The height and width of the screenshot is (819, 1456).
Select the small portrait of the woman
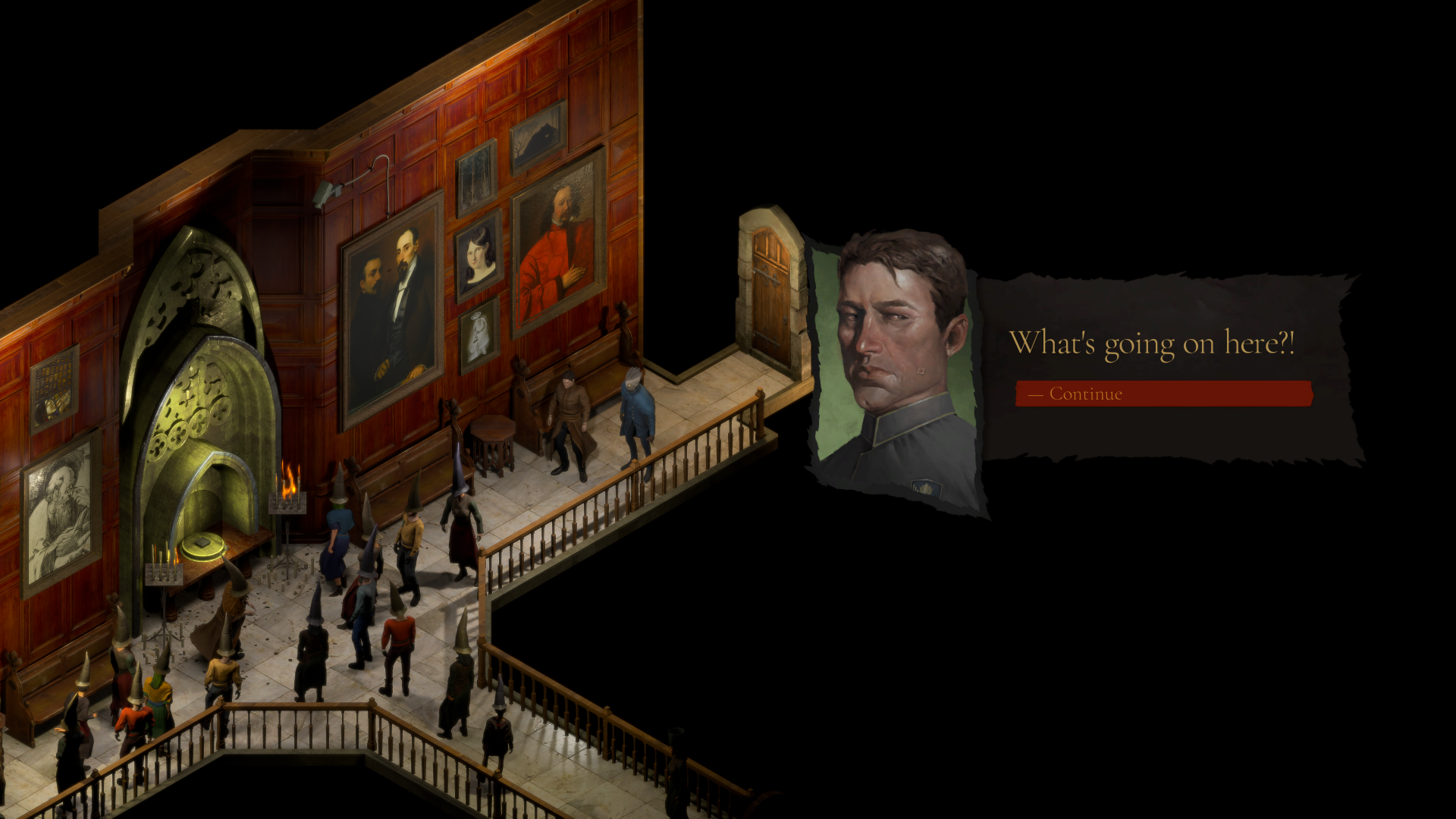[475, 258]
